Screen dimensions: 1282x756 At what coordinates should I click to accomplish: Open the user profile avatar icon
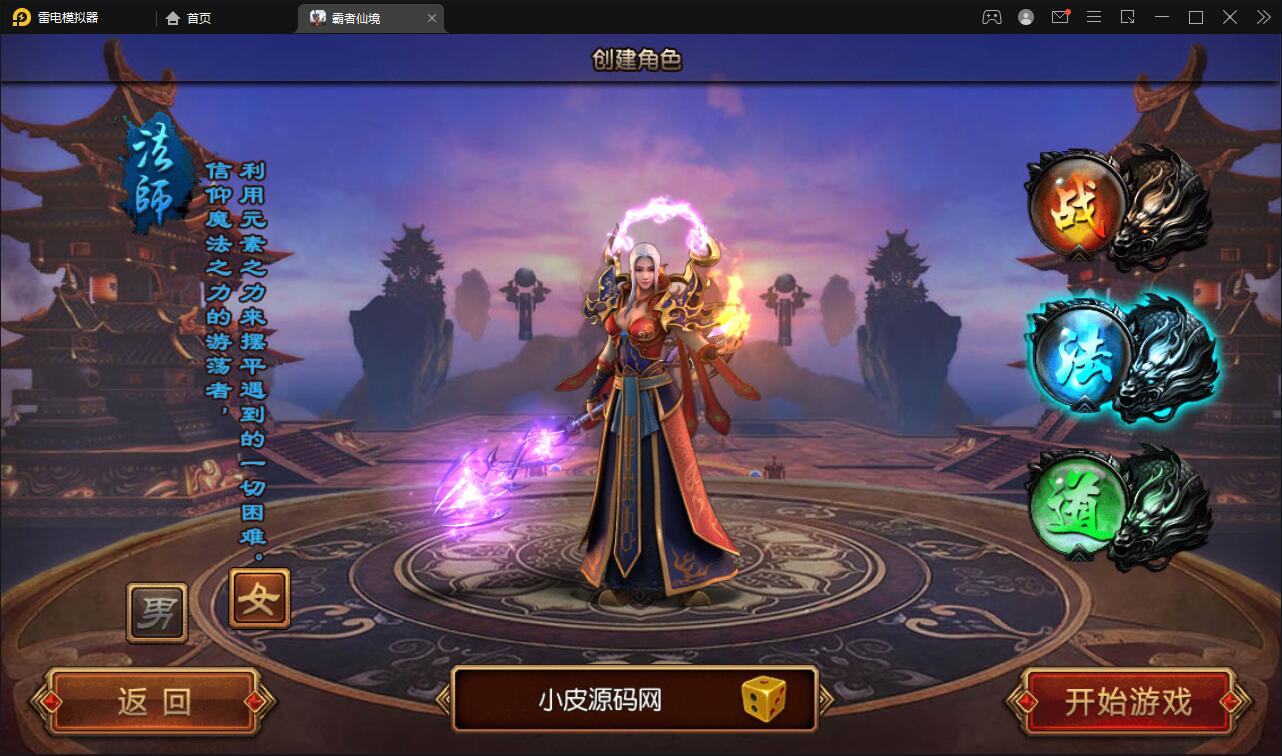pyautogui.click(x=1026, y=17)
